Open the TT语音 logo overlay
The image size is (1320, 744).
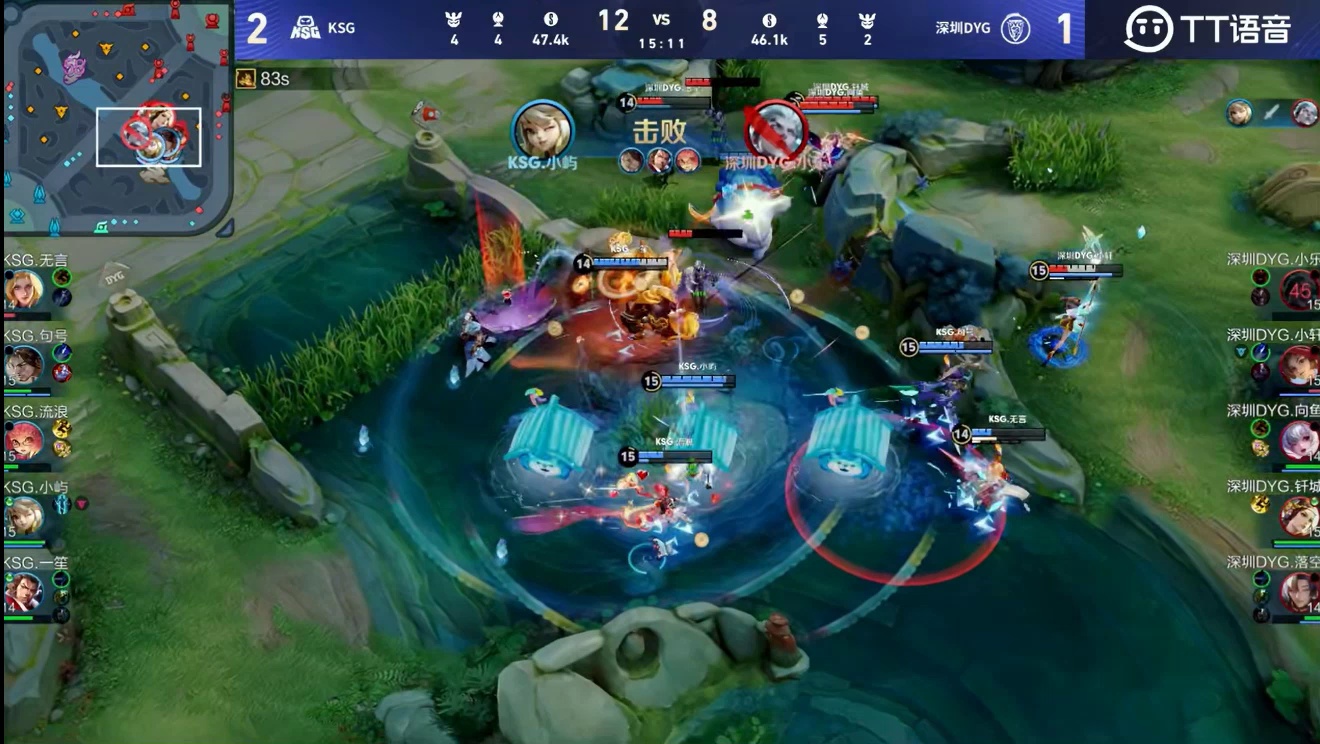pos(1207,29)
